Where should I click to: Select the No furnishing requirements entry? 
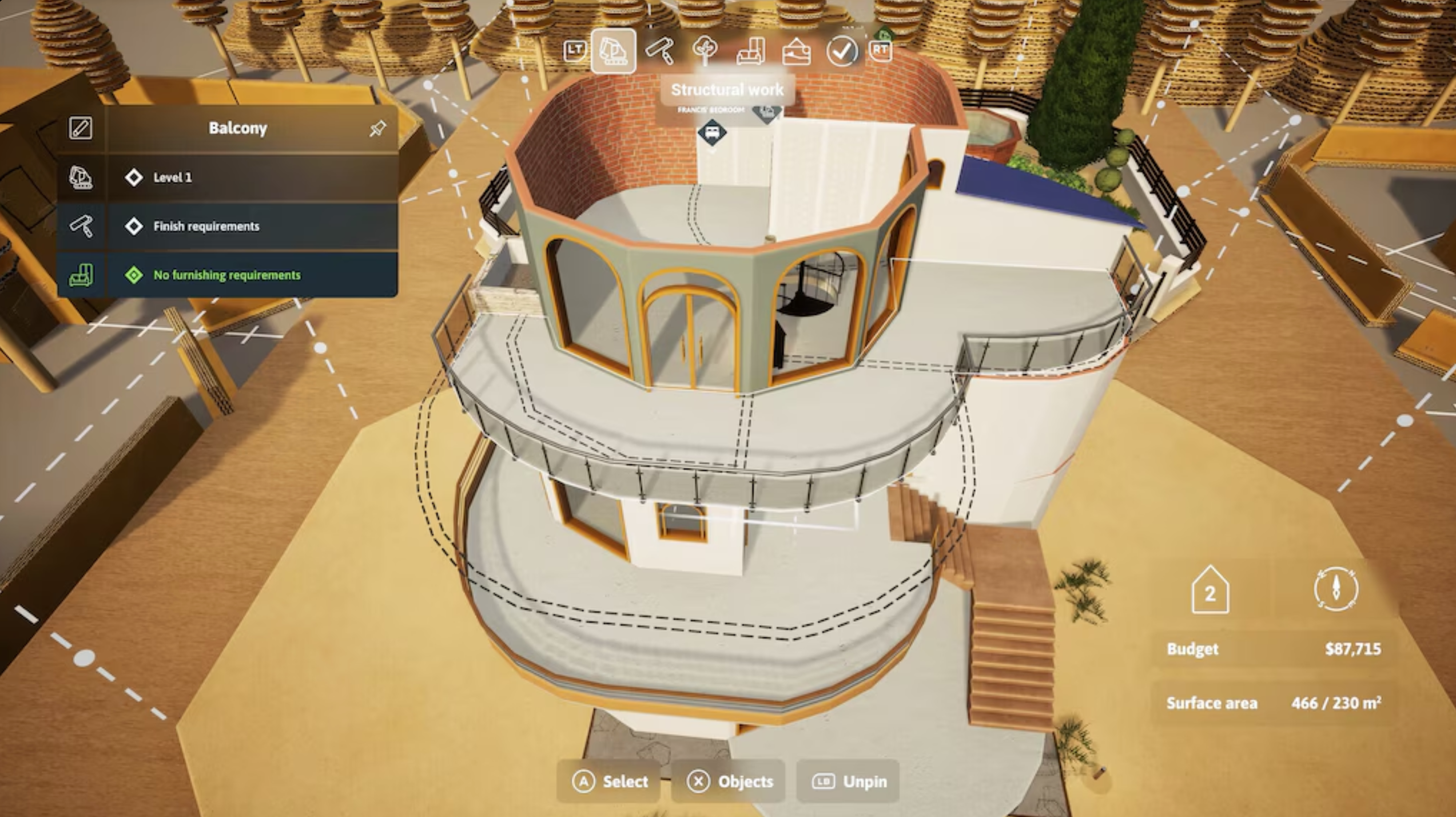click(226, 275)
